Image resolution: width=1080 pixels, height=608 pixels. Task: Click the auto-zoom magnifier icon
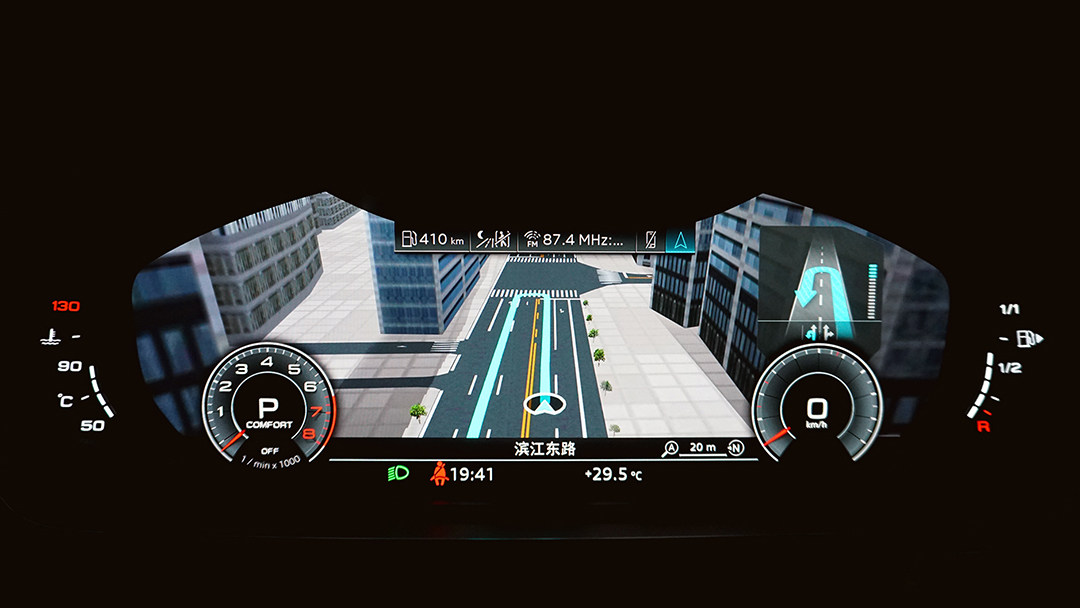coord(671,448)
